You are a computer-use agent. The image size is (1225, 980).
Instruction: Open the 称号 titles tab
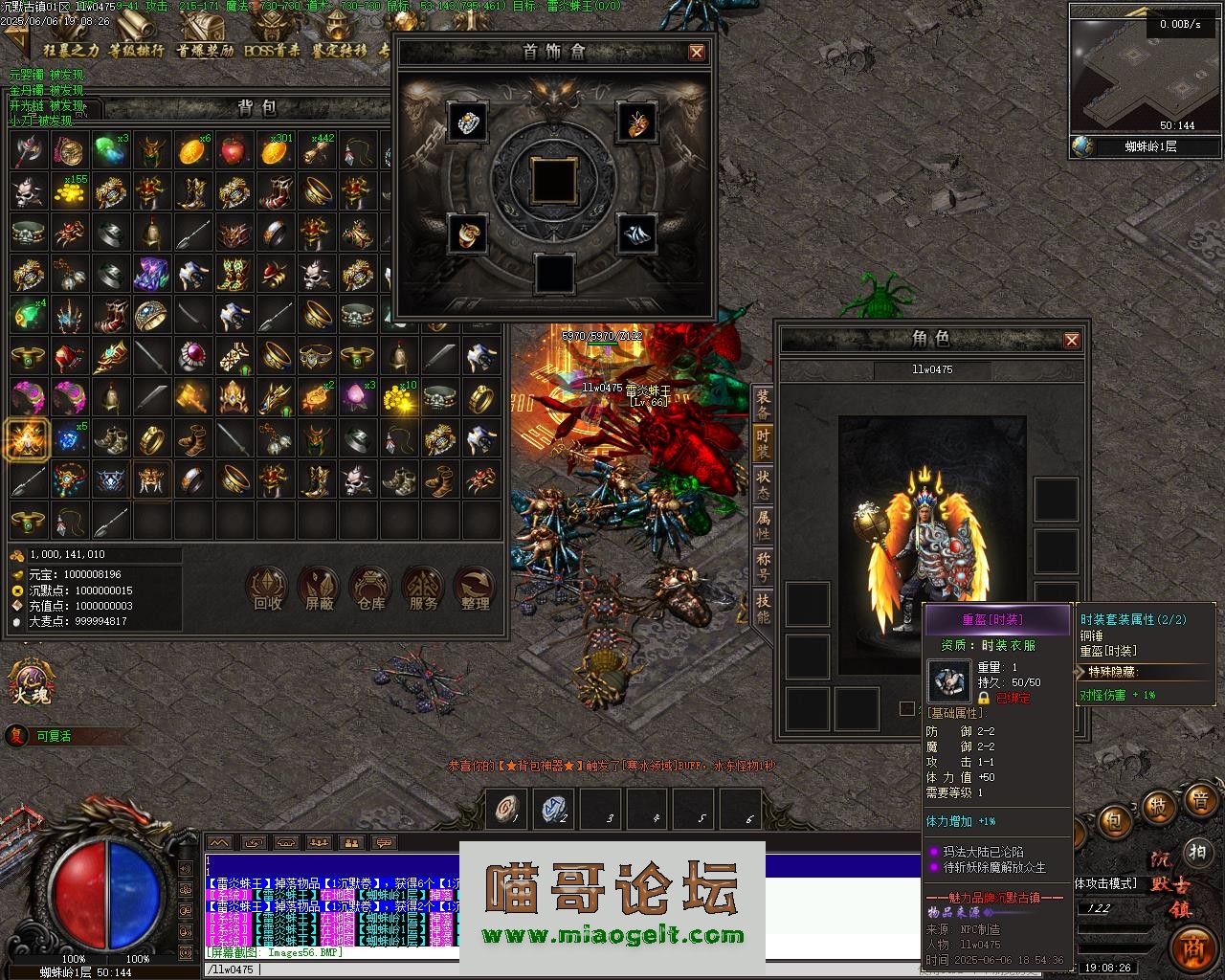(763, 567)
